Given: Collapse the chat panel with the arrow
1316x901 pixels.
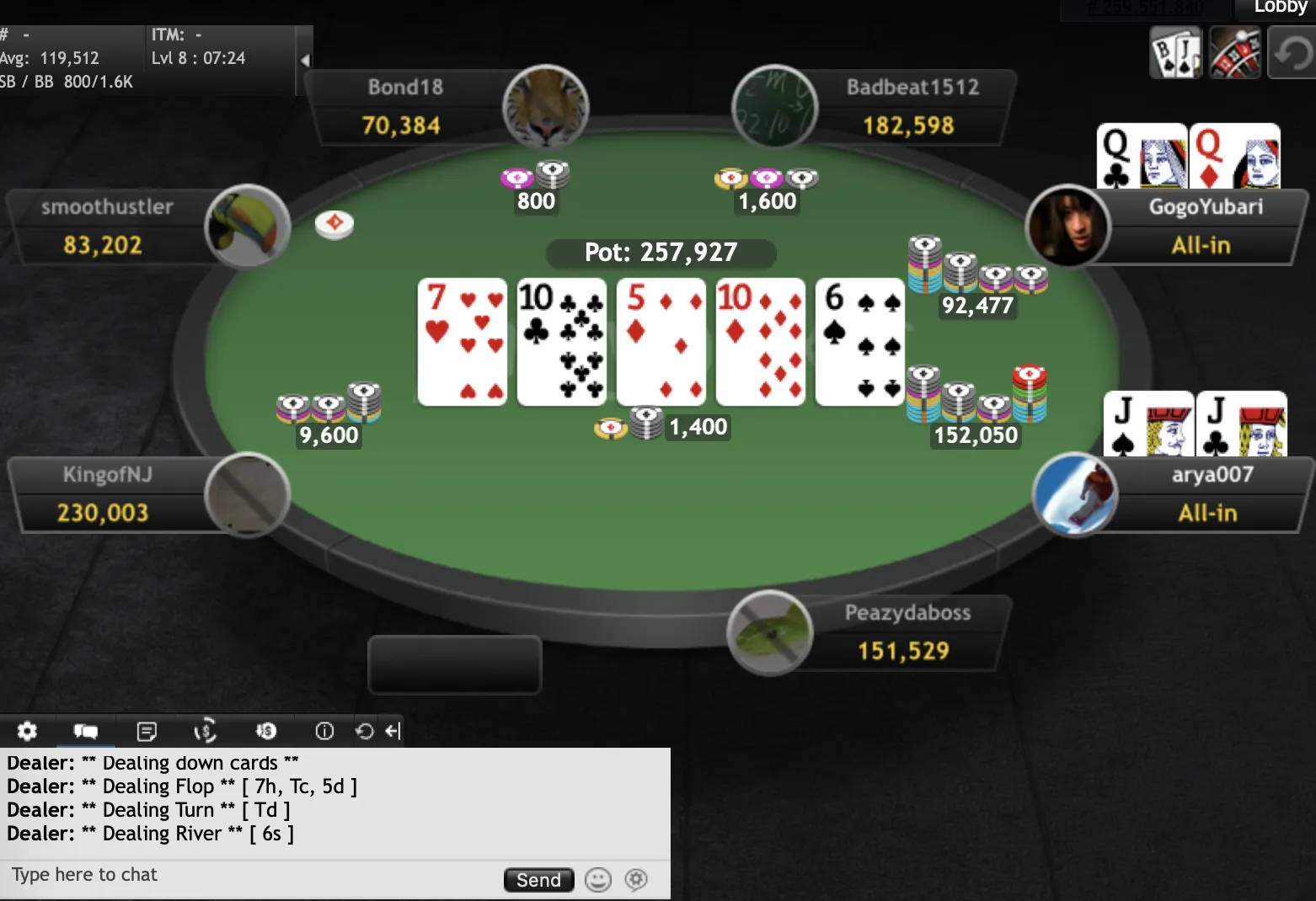Looking at the screenshot, I should [393, 731].
